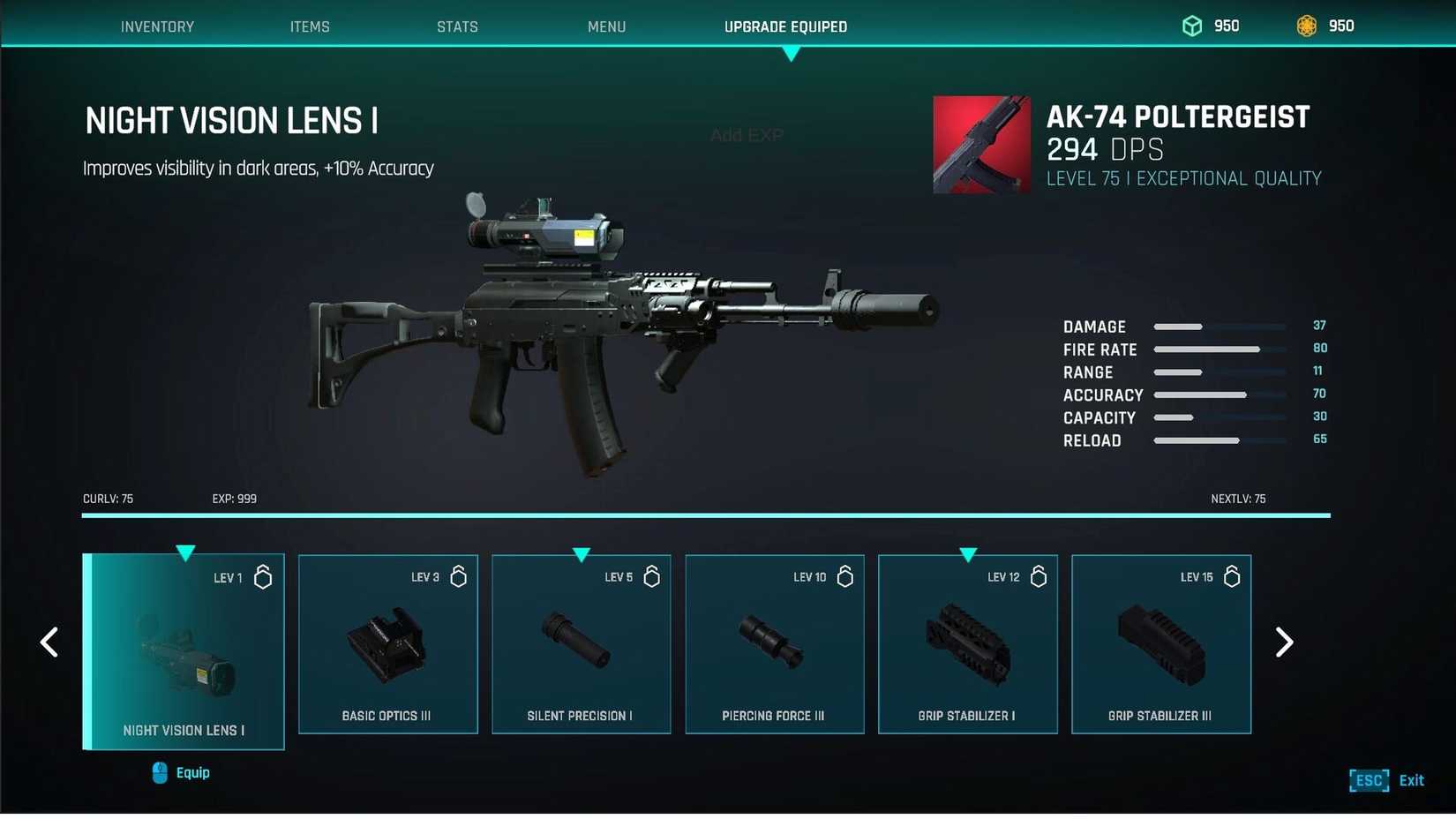Go to the Stats tab
Image resolution: width=1456 pixels, height=819 pixels.
click(457, 26)
